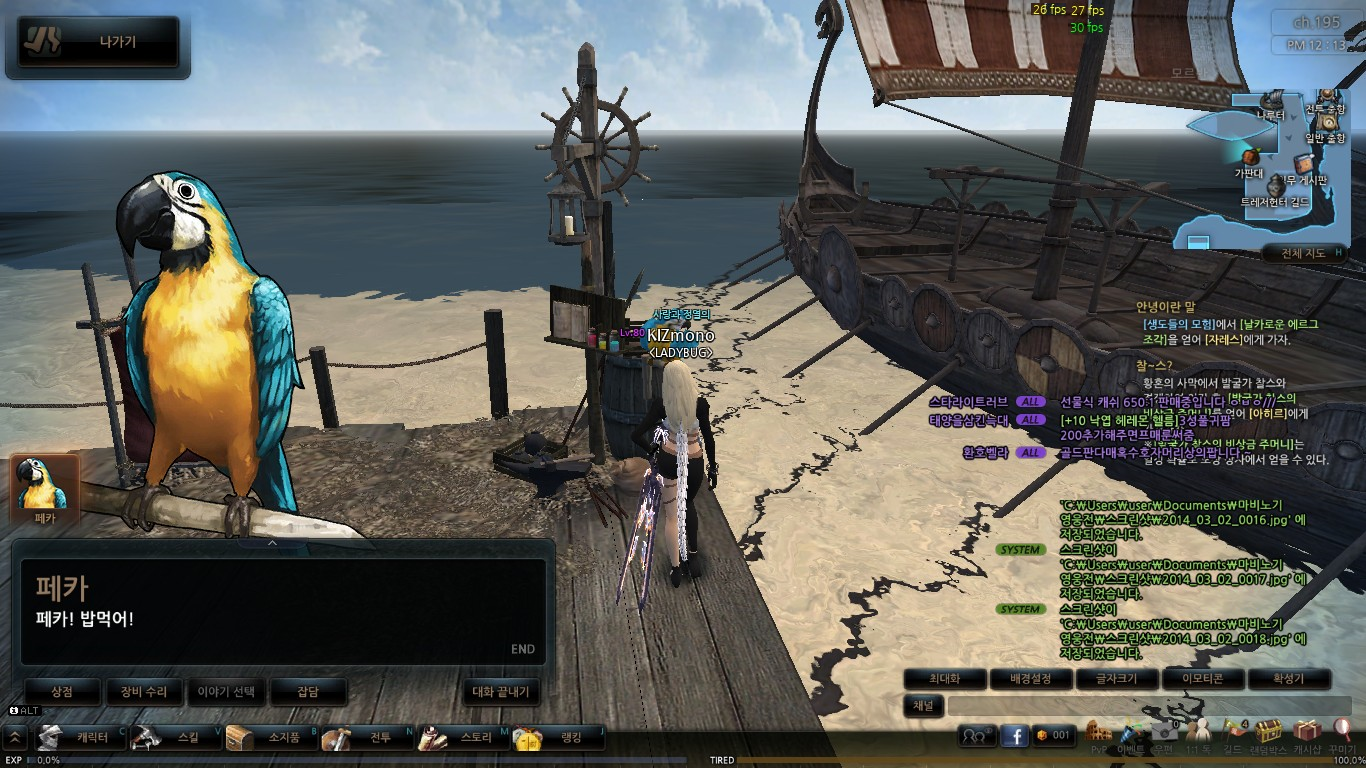End the conversation with 대화 끝내기
The height and width of the screenshot is (768, 1366).
501,691
